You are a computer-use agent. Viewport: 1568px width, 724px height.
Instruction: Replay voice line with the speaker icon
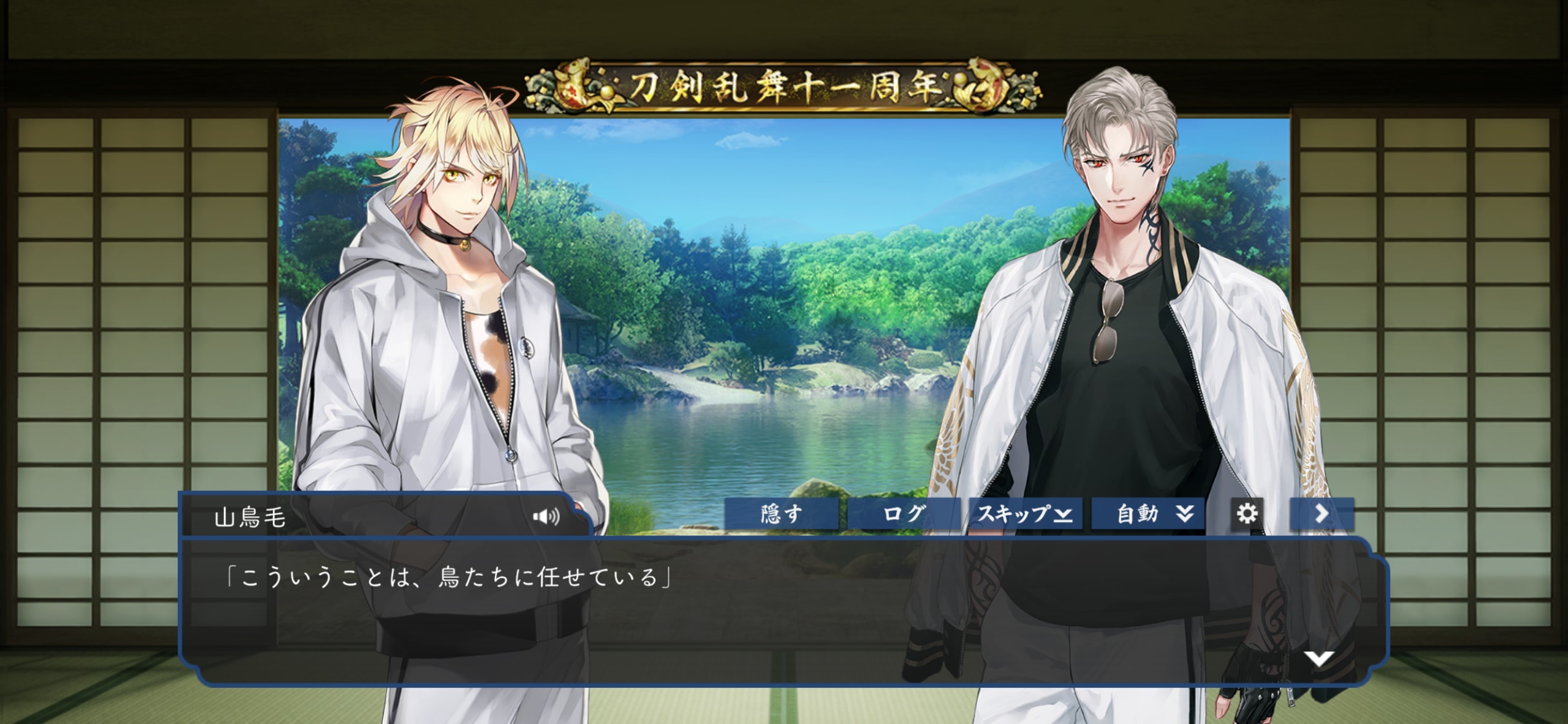546,517
